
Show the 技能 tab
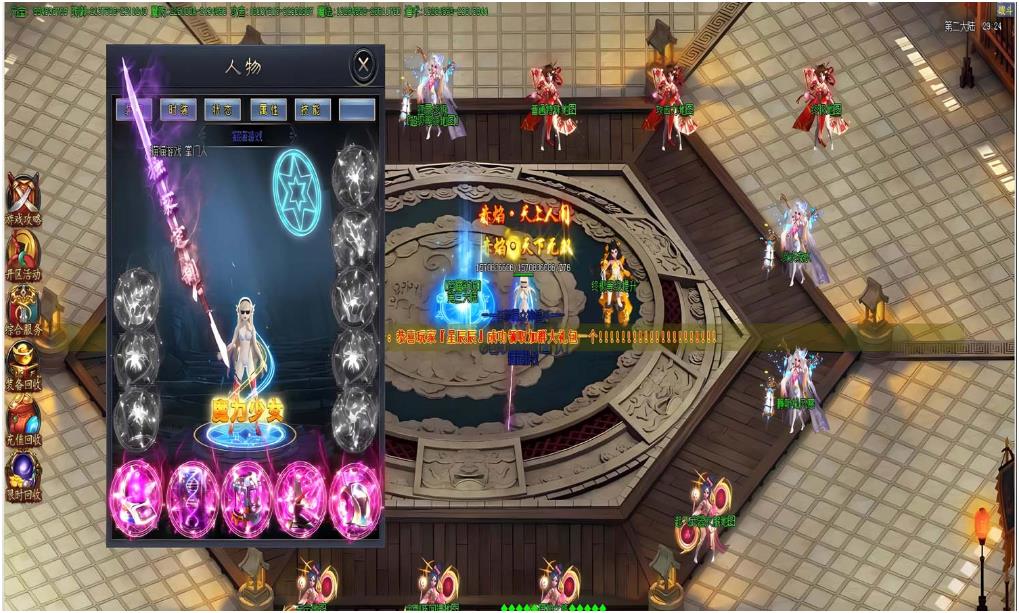(312, 109)
